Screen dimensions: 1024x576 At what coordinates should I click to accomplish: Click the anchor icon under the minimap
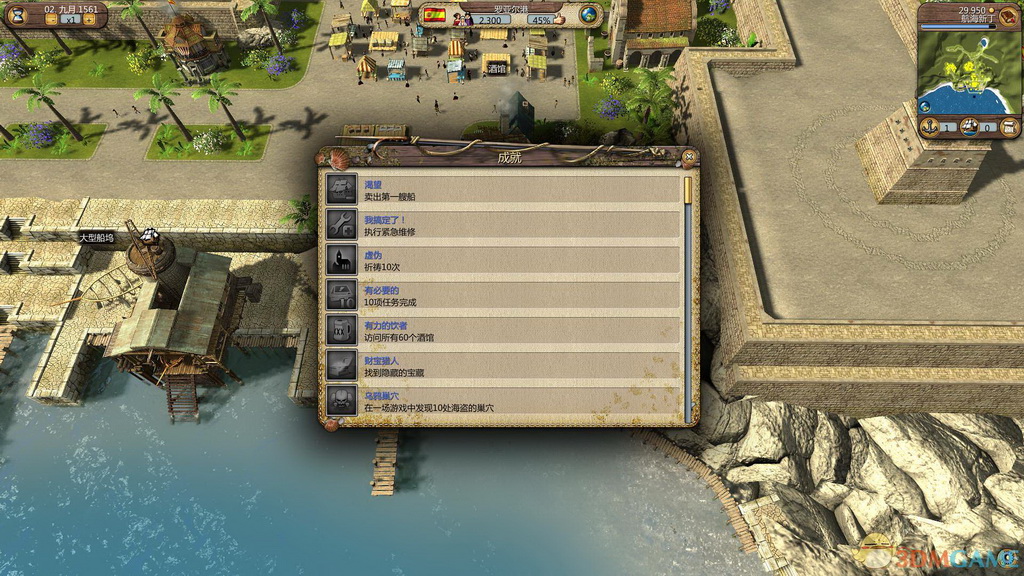(927, 126)
